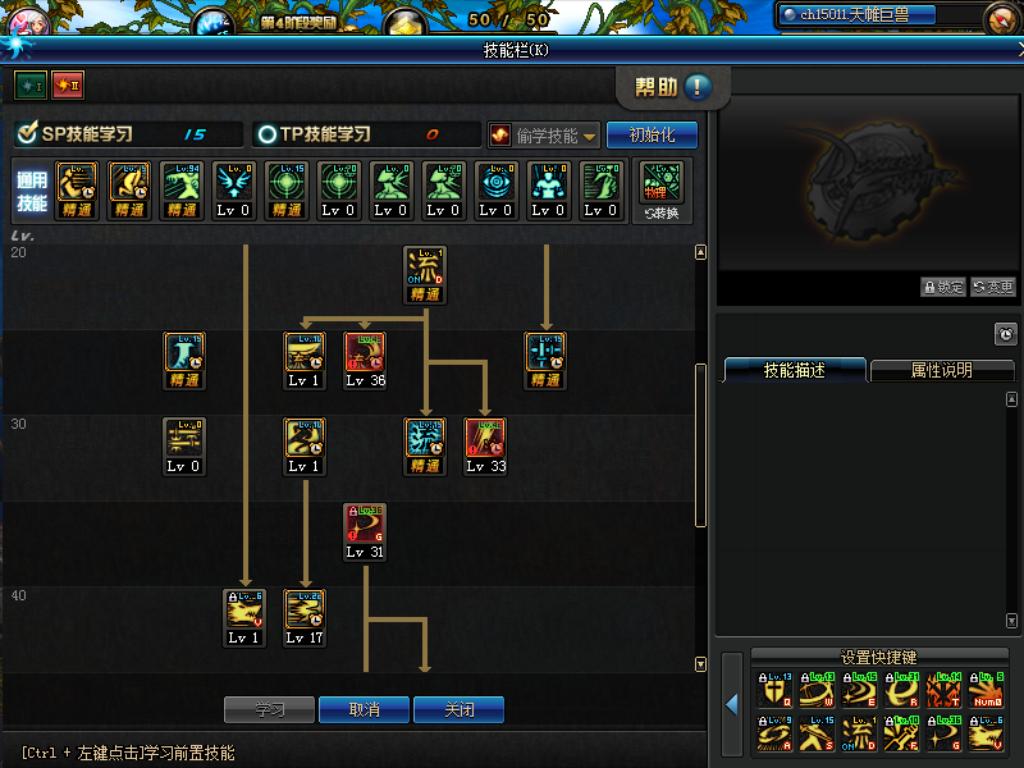Reset skills with the 初始化 button
1024x768 pixels.
tap(652, 135)
